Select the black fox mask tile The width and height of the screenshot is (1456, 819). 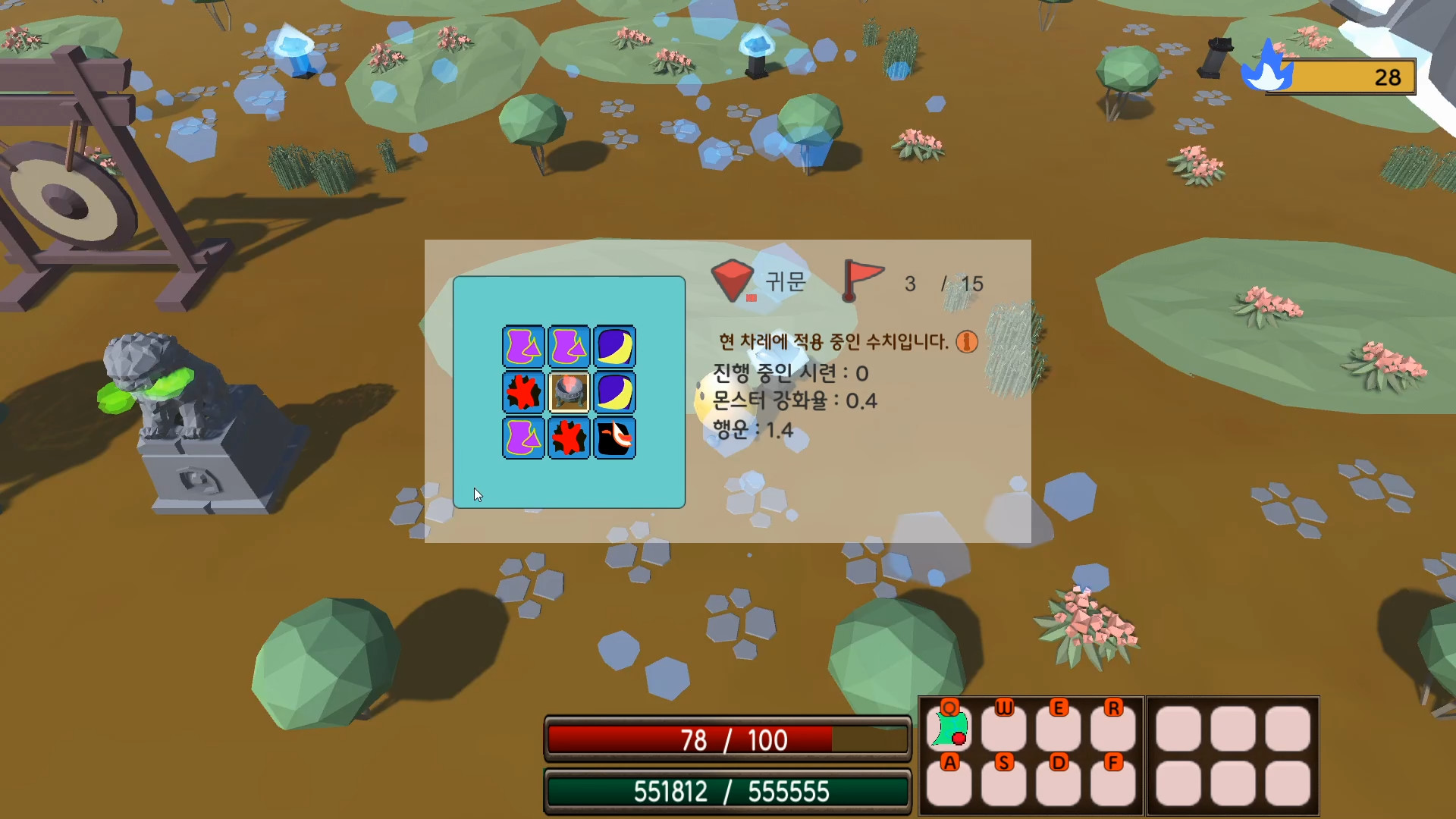[x=614, y=438]
